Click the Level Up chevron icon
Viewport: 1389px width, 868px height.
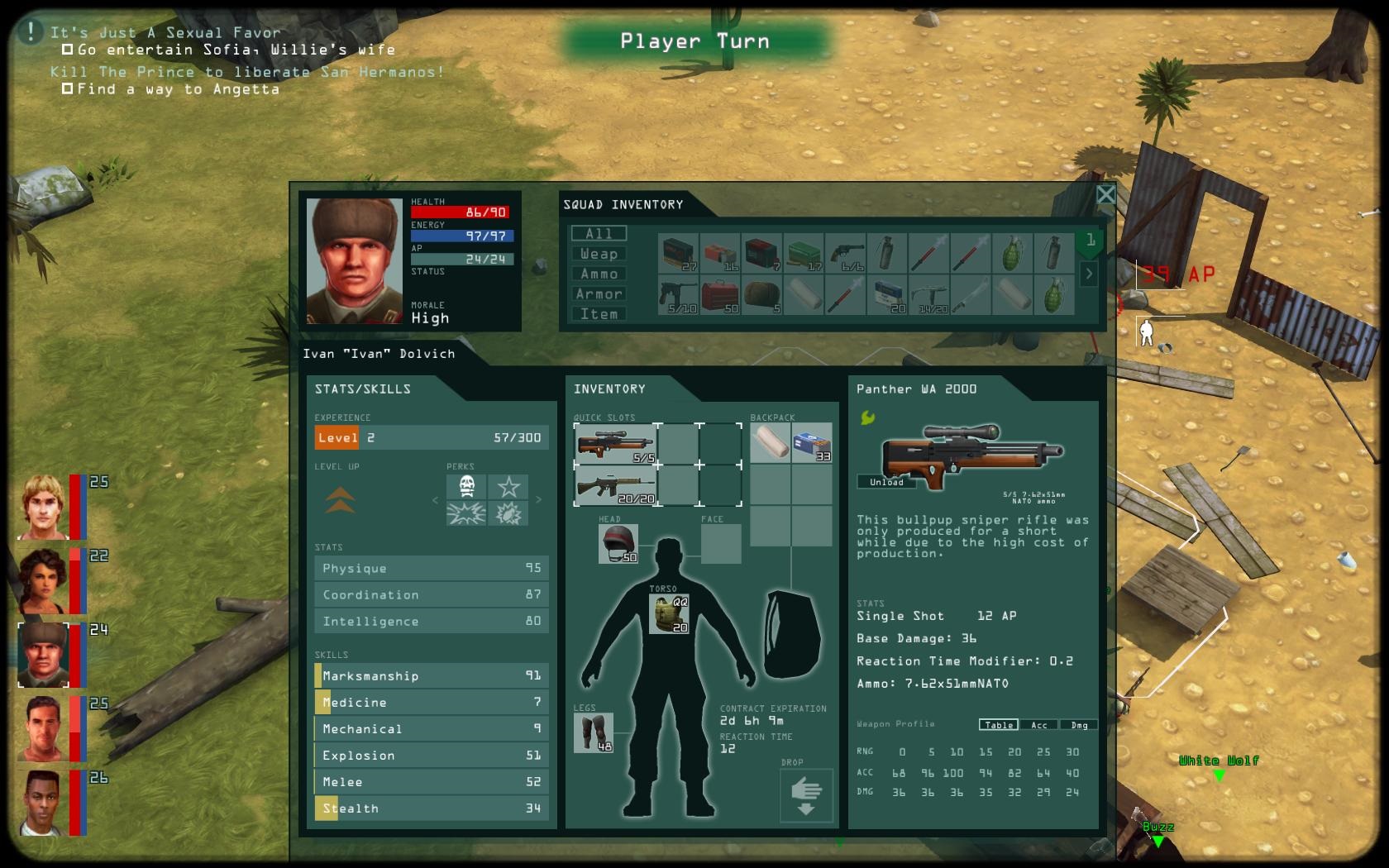(341, 500)
